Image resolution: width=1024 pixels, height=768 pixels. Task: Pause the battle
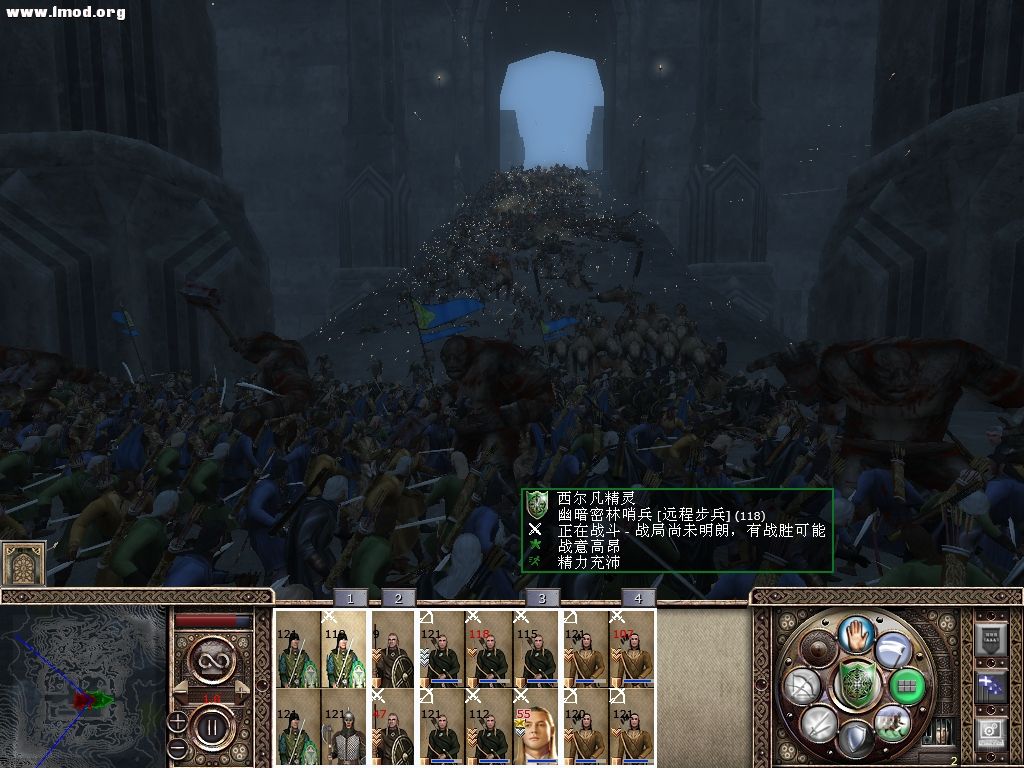coord(212,723)
